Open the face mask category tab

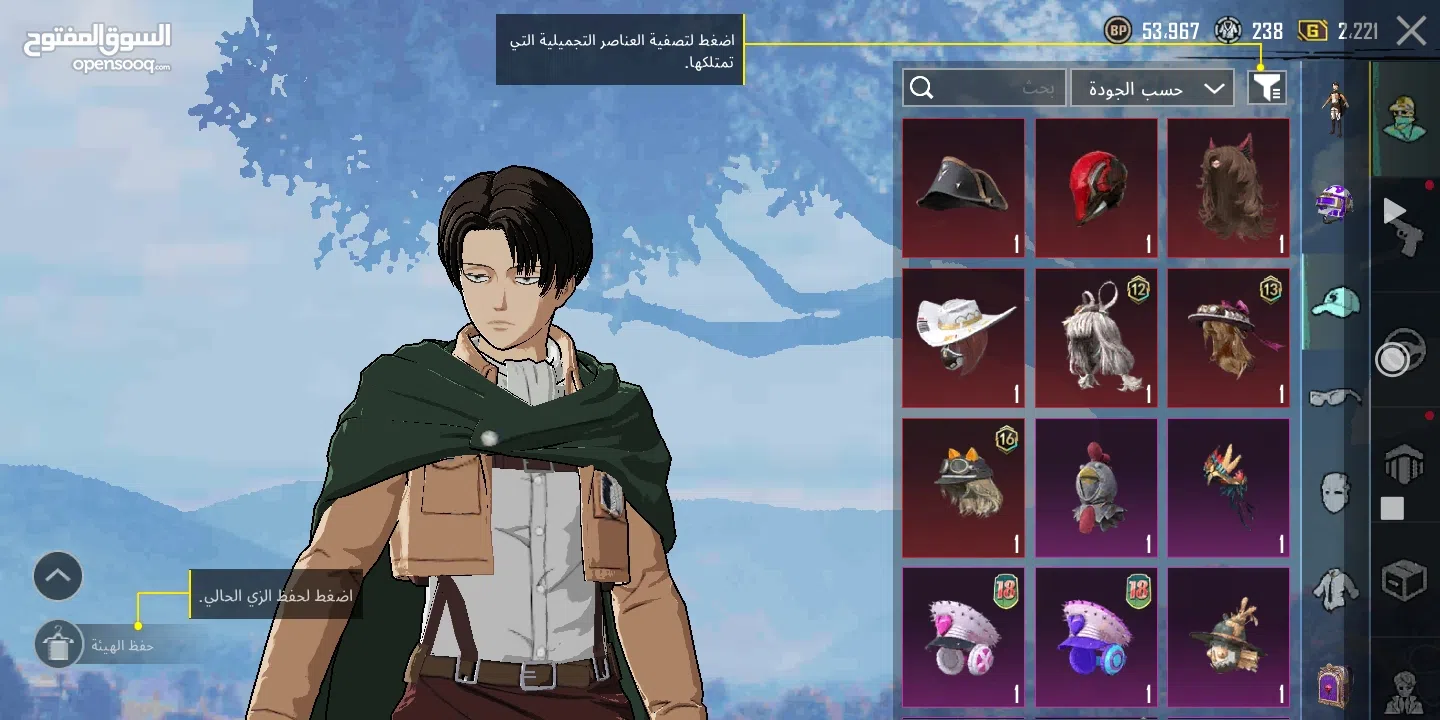[x=1336, y=493]
